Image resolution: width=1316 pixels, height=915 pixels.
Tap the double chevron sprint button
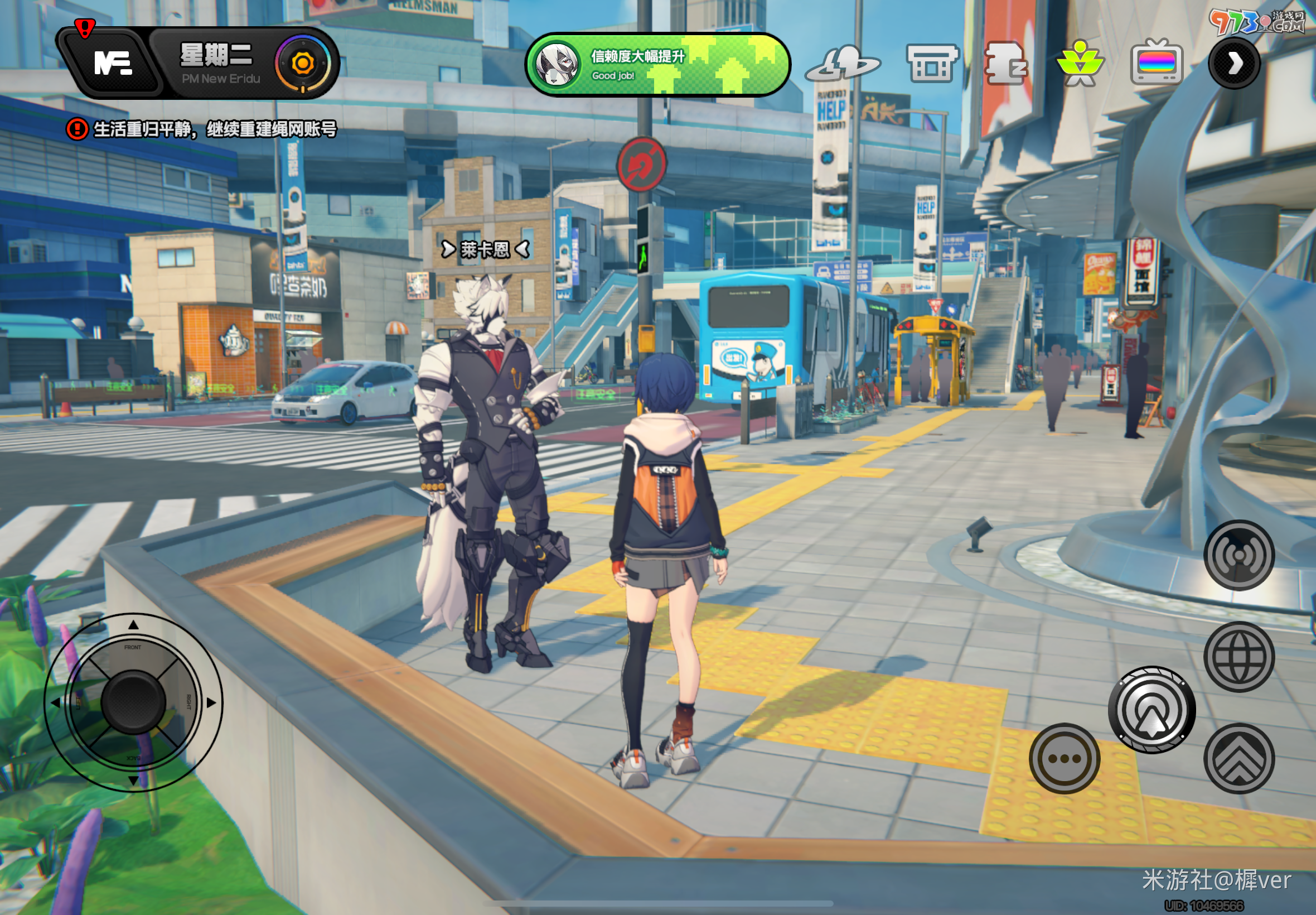point(1238,758)
